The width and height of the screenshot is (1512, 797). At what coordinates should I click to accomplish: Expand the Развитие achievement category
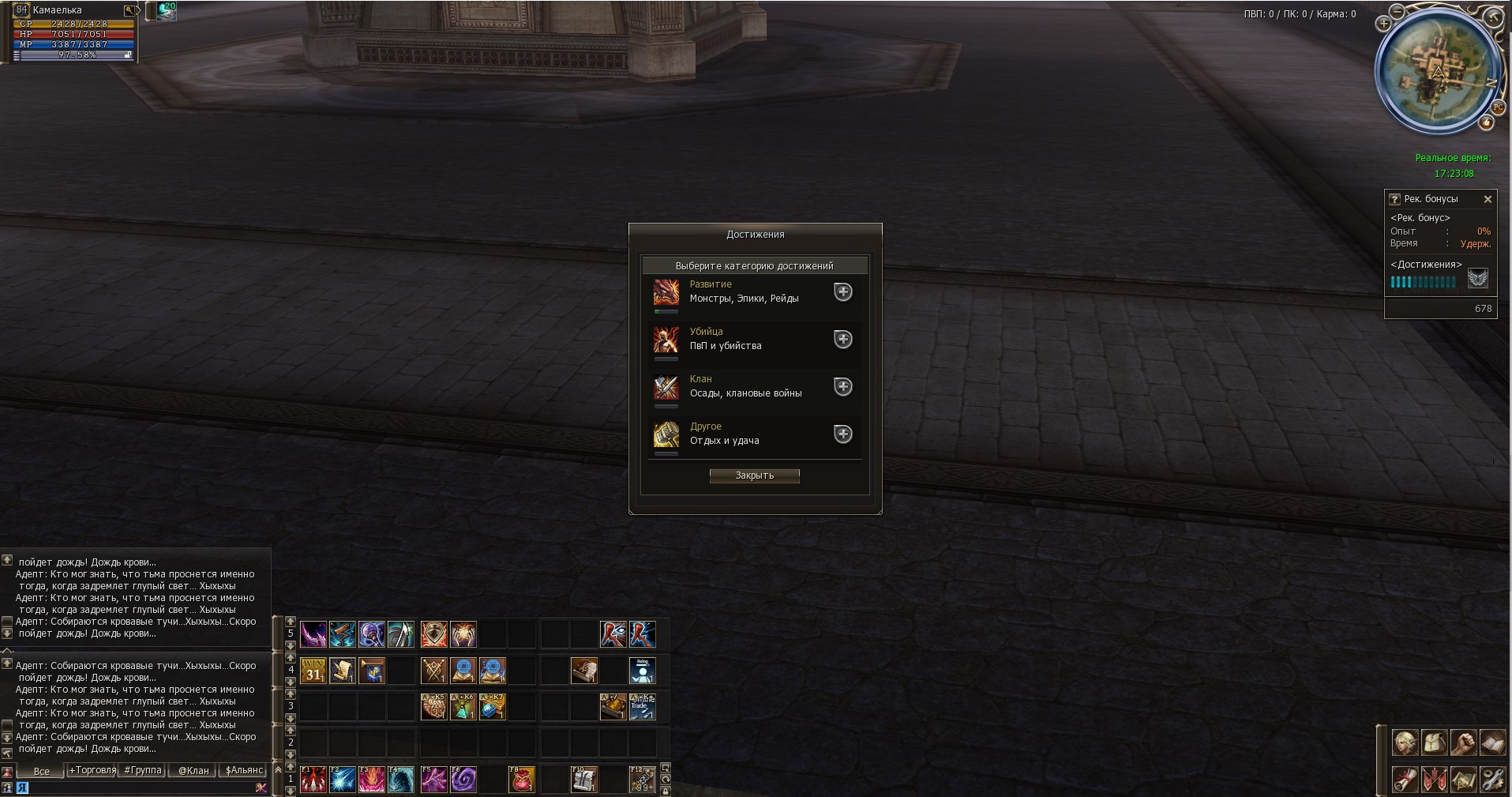coord(843,292)
